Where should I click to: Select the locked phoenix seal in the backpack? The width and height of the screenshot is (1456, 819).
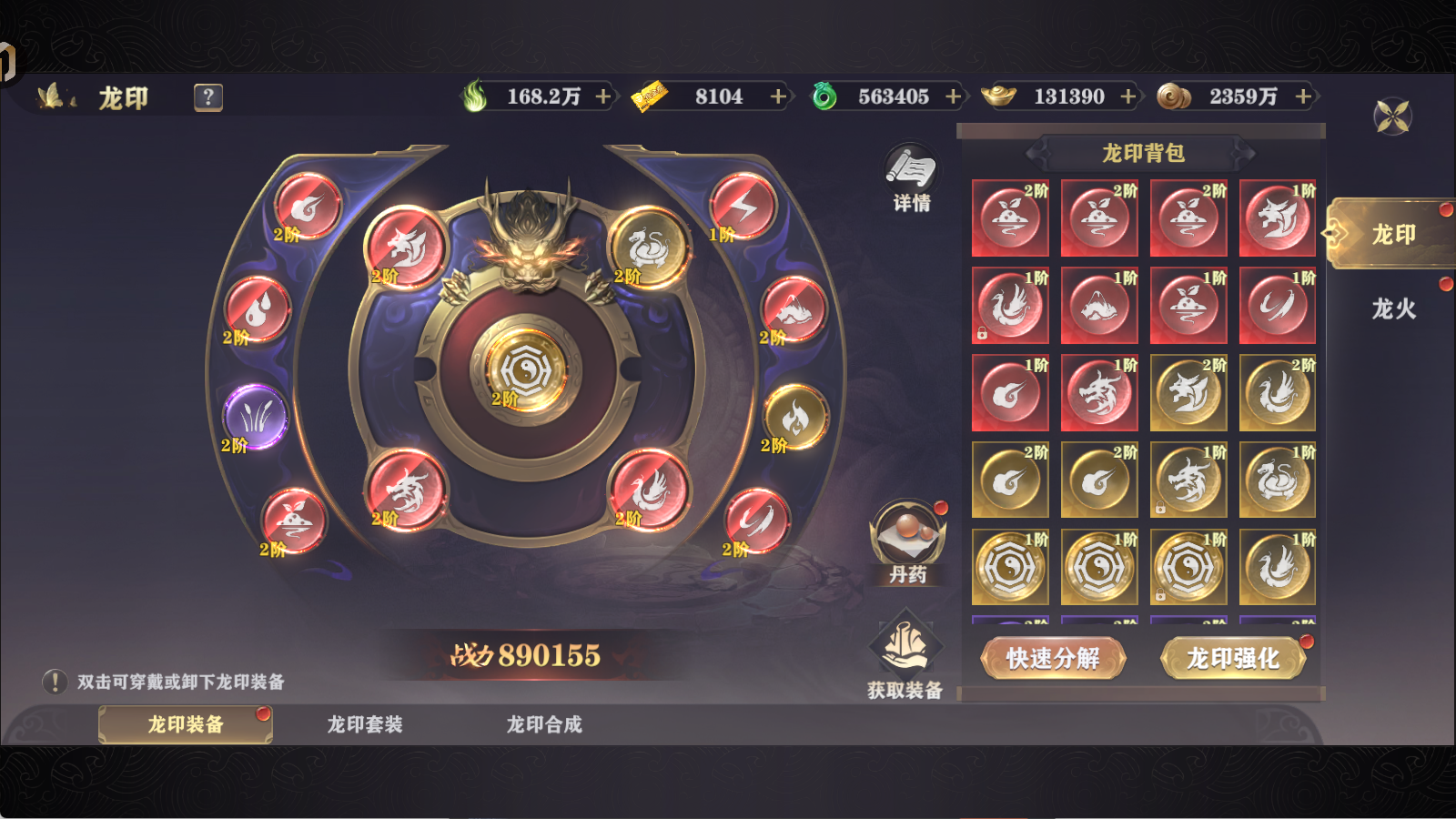point(1008,305)
